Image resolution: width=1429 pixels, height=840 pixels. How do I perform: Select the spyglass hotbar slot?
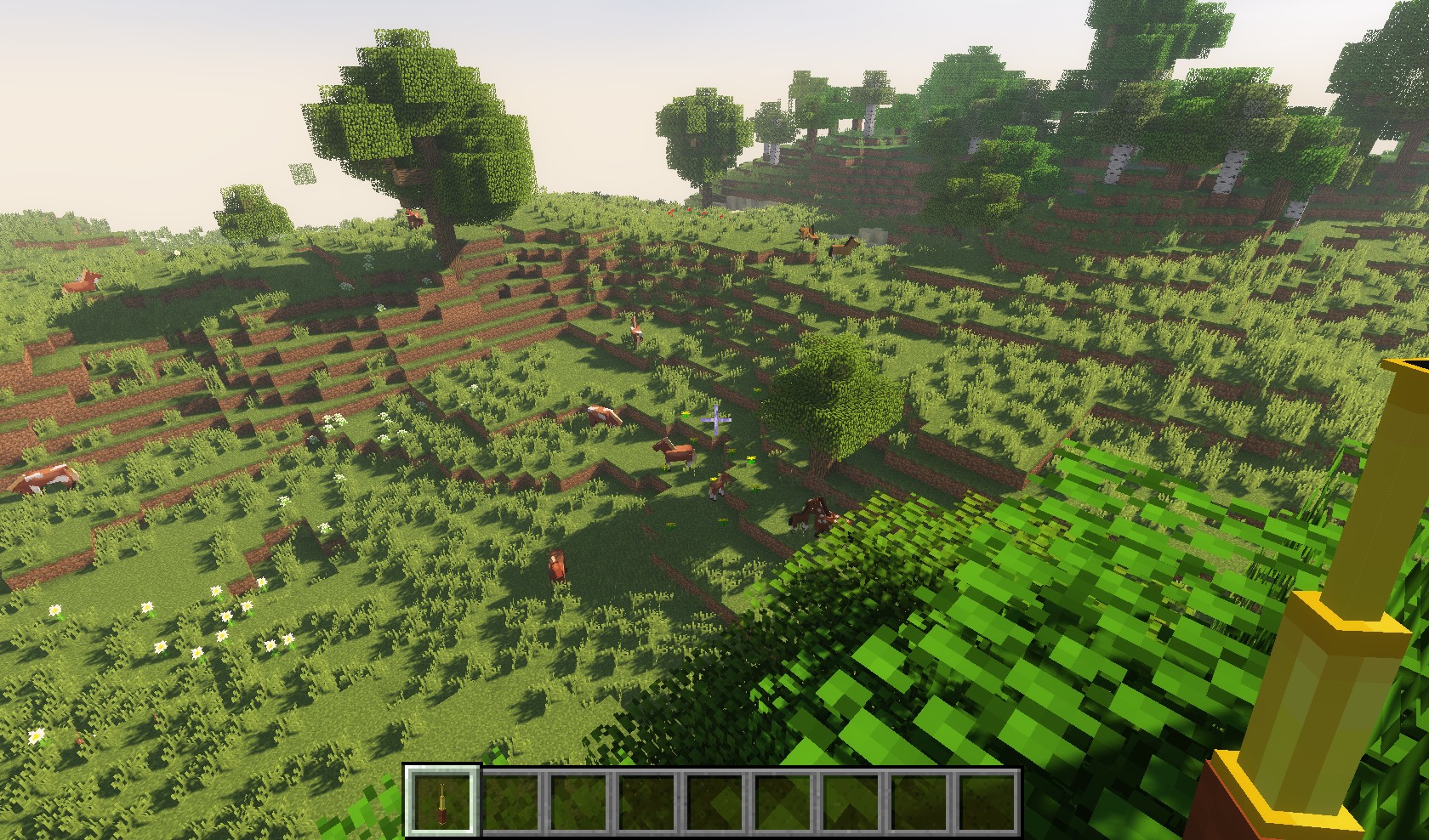442,802
